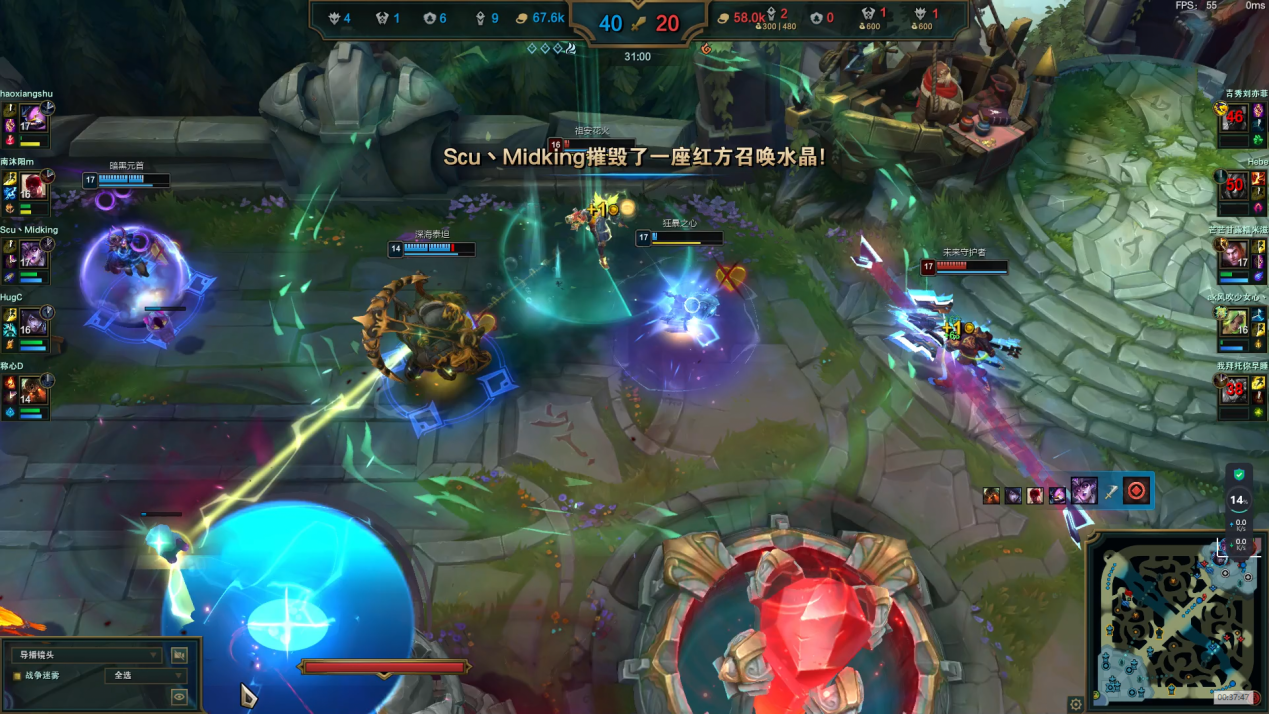This screenshot has height=714, width=1269.
Task: Open the 全选 team selection dropdown
Action: pos(147,676)
